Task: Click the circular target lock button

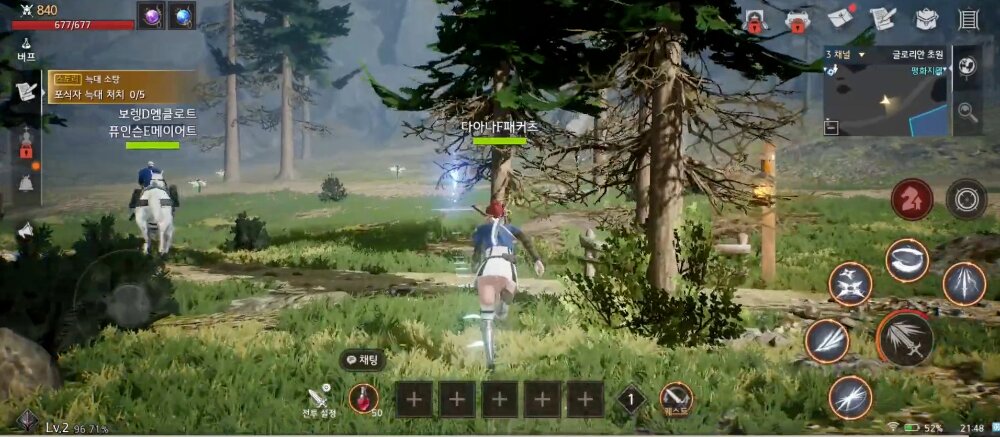Action: (966, 199)
